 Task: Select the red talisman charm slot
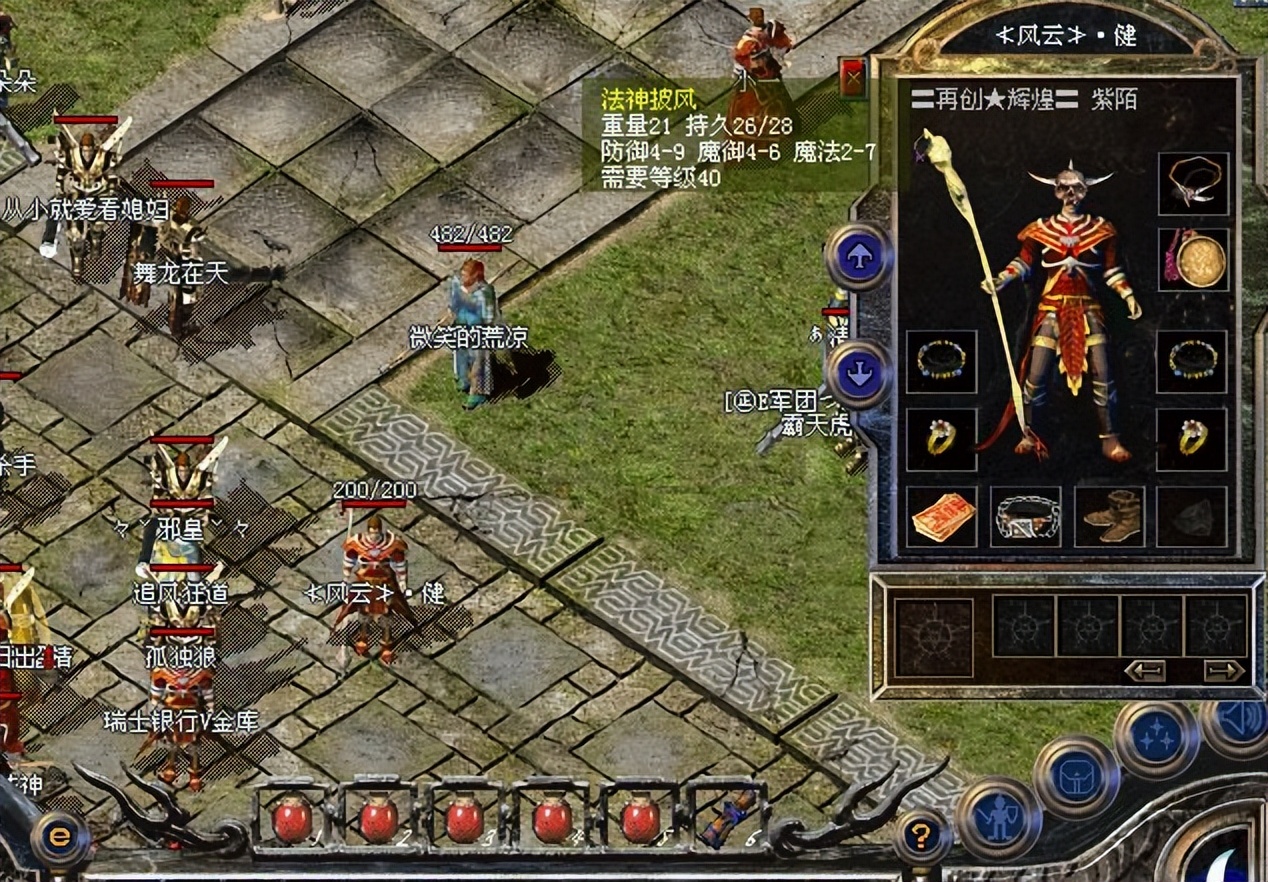pyautogui.click(x=942, y=516)
